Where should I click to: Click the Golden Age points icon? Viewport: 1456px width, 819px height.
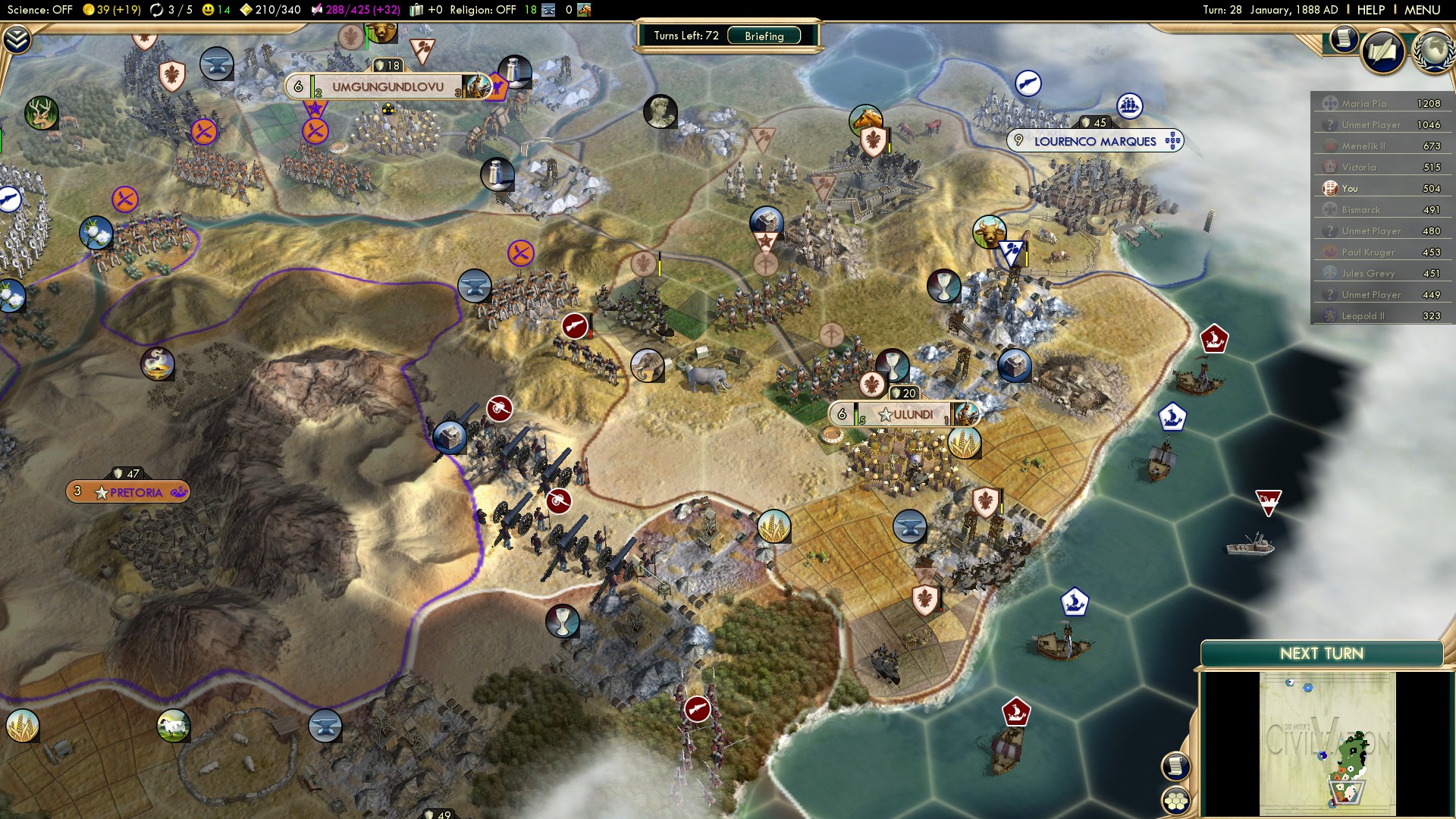[x=248, y=11]
